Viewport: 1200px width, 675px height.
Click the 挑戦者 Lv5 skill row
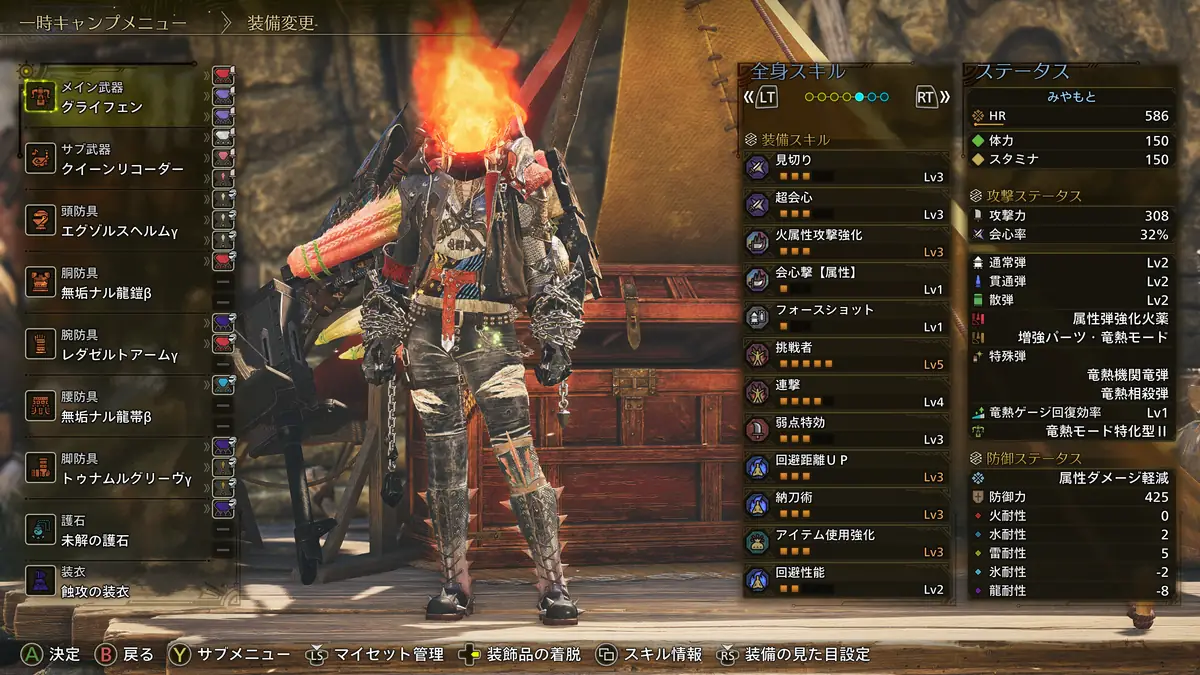point(845,355)
